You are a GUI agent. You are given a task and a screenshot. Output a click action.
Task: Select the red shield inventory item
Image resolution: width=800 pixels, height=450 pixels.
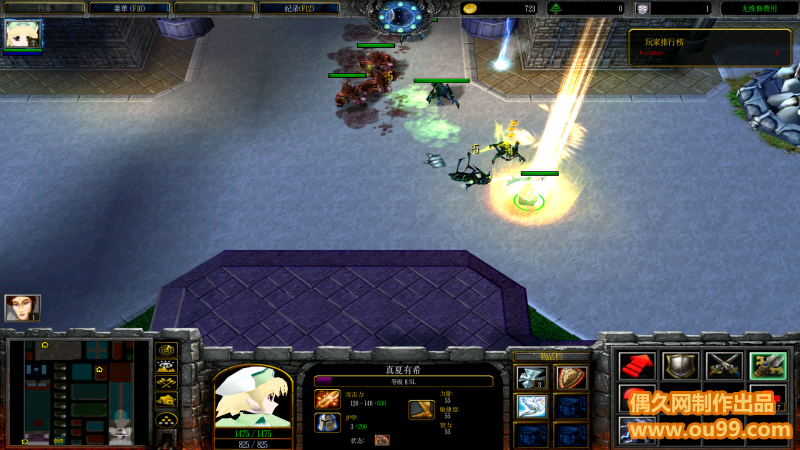pyautogui.click(x=571, y=378)
